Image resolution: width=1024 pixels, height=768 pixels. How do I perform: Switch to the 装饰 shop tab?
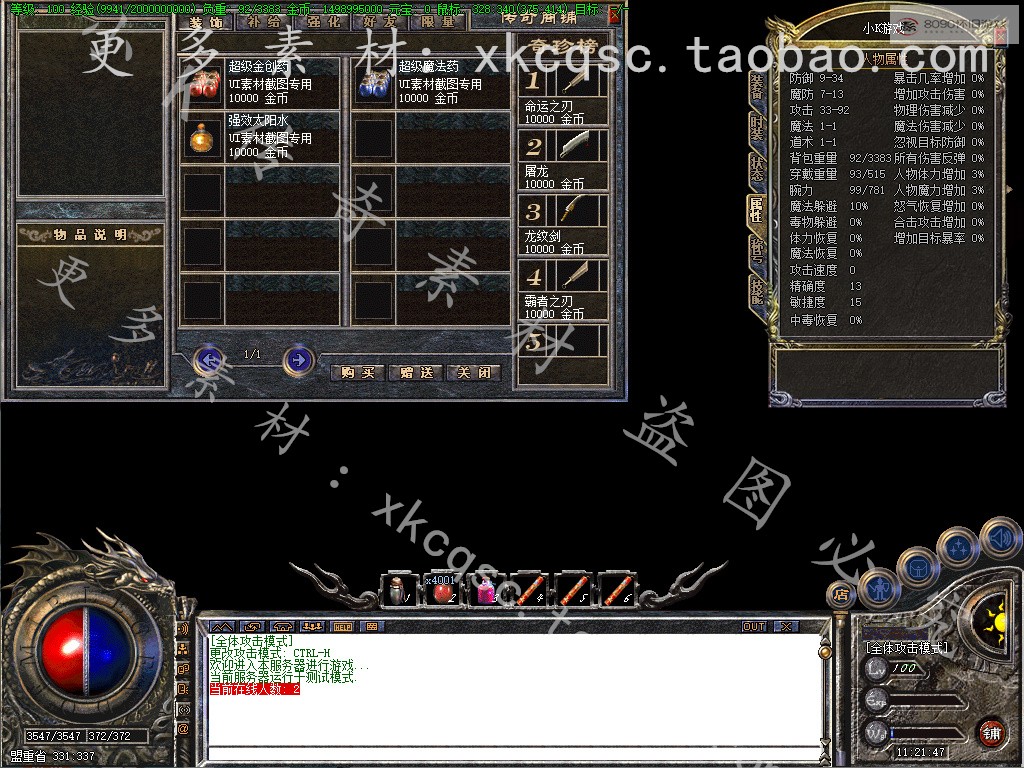click(204, 21)
